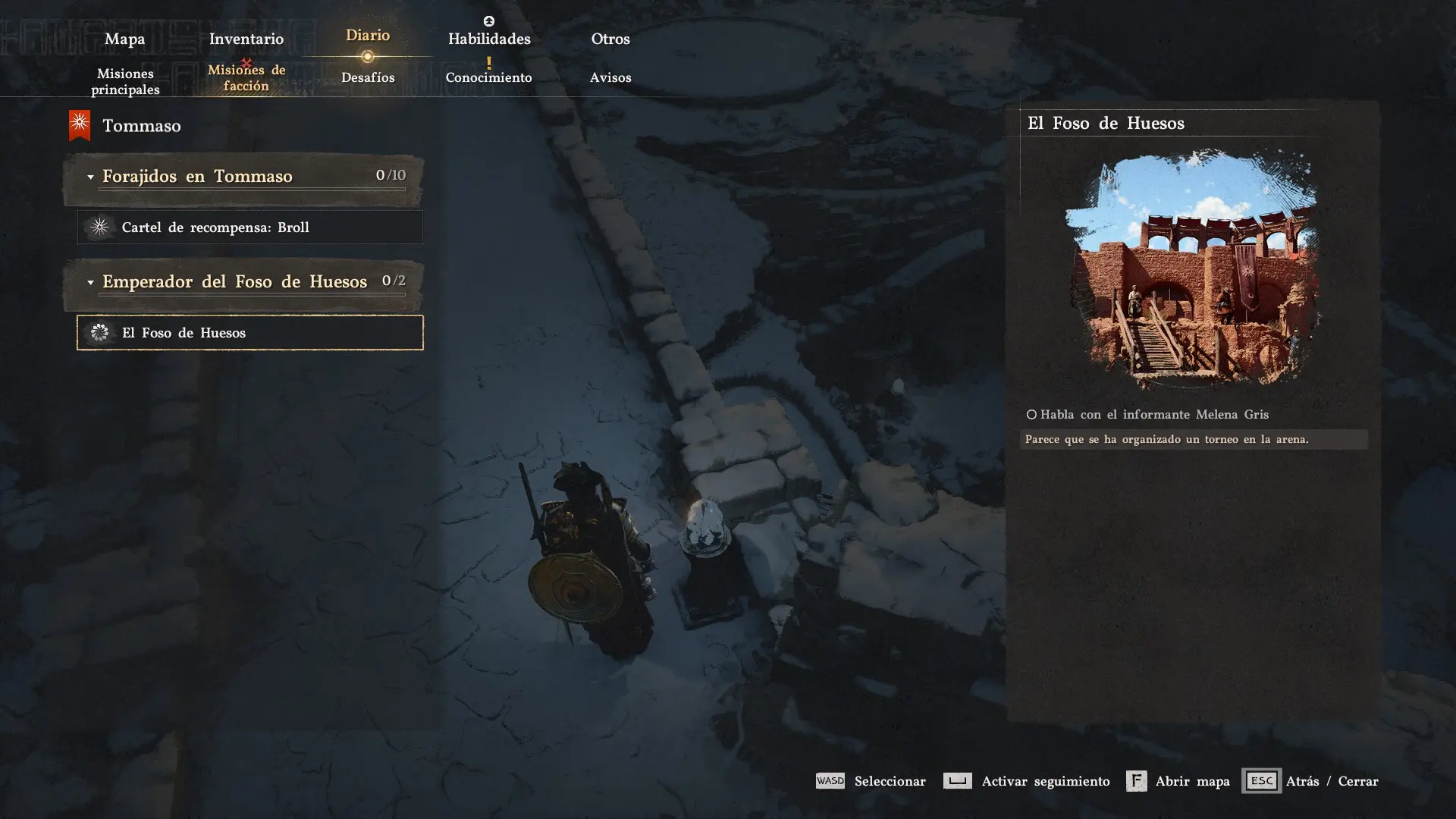Open the Mapa tab

124,39
